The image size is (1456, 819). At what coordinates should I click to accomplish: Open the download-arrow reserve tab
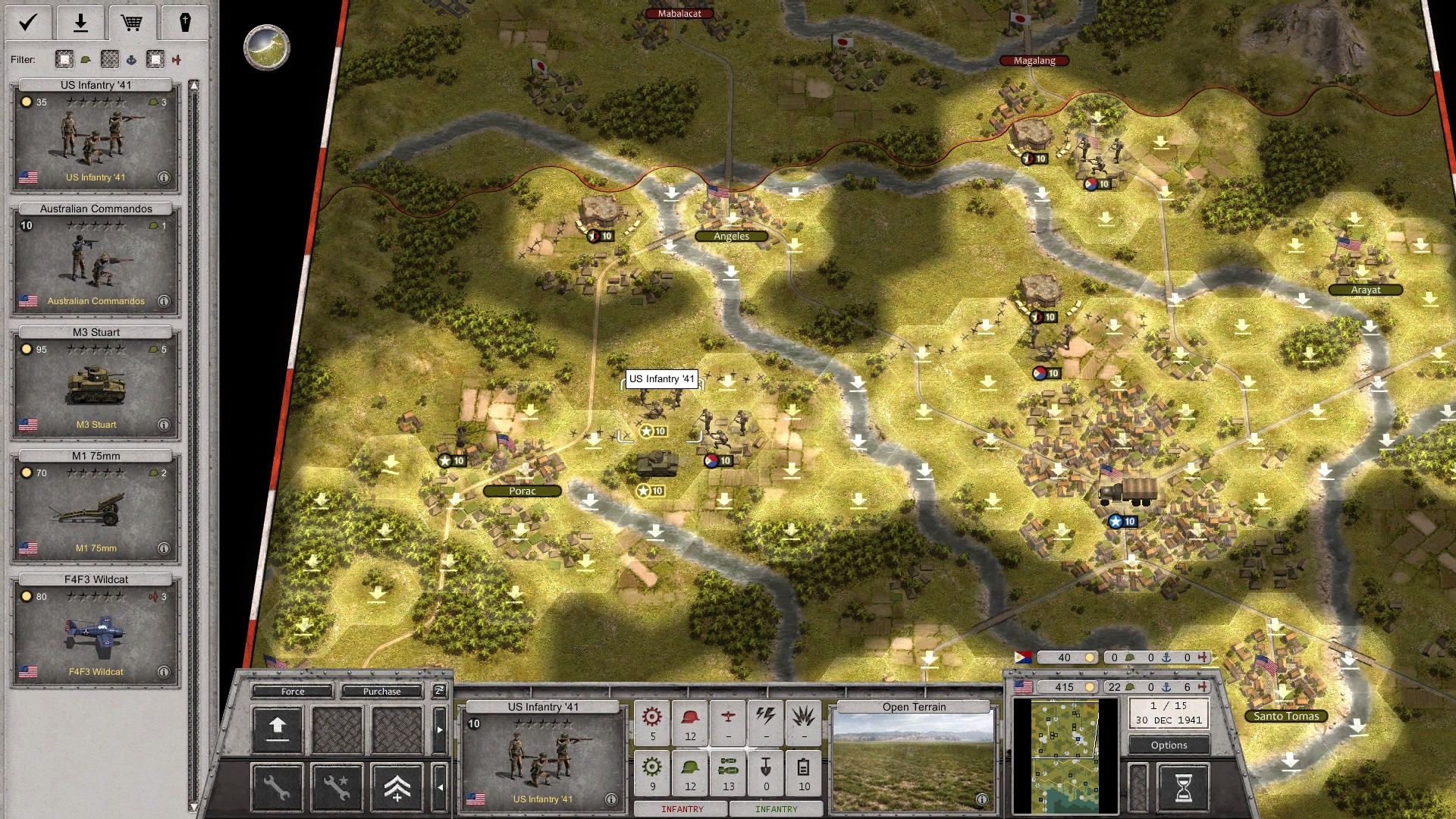click(x=80, y=23)
